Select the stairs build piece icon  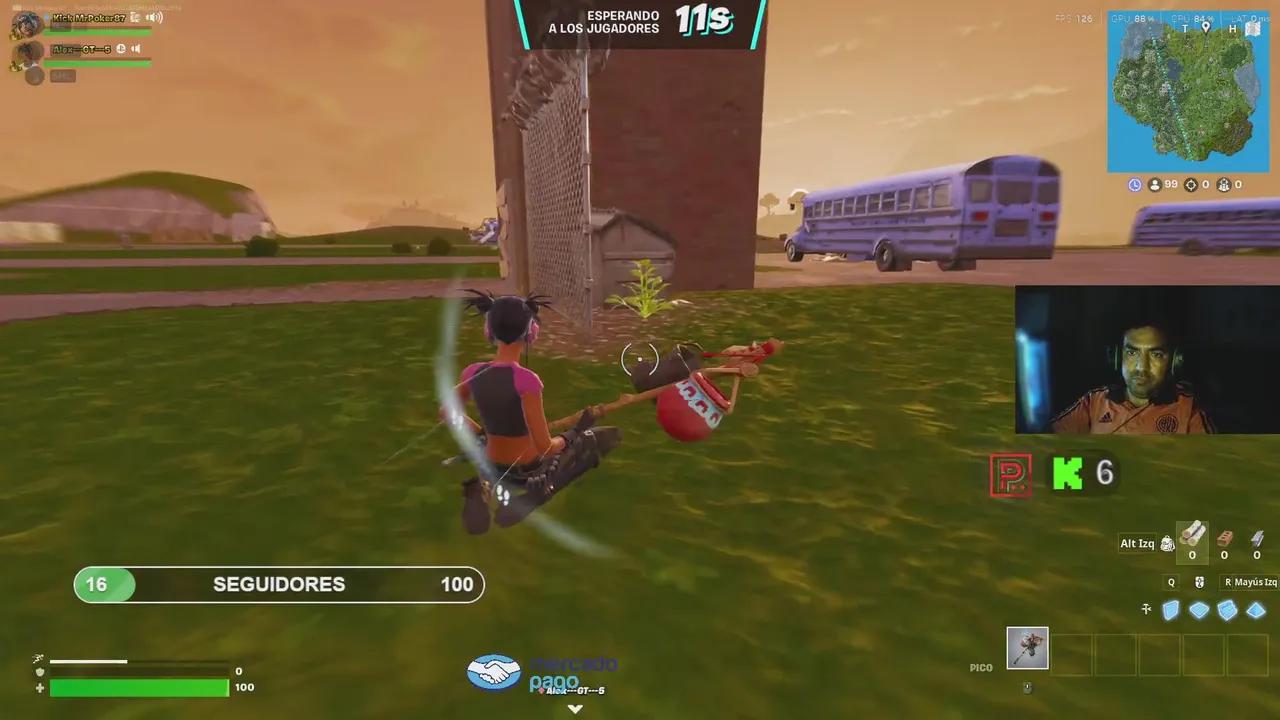click(1228, 610)
